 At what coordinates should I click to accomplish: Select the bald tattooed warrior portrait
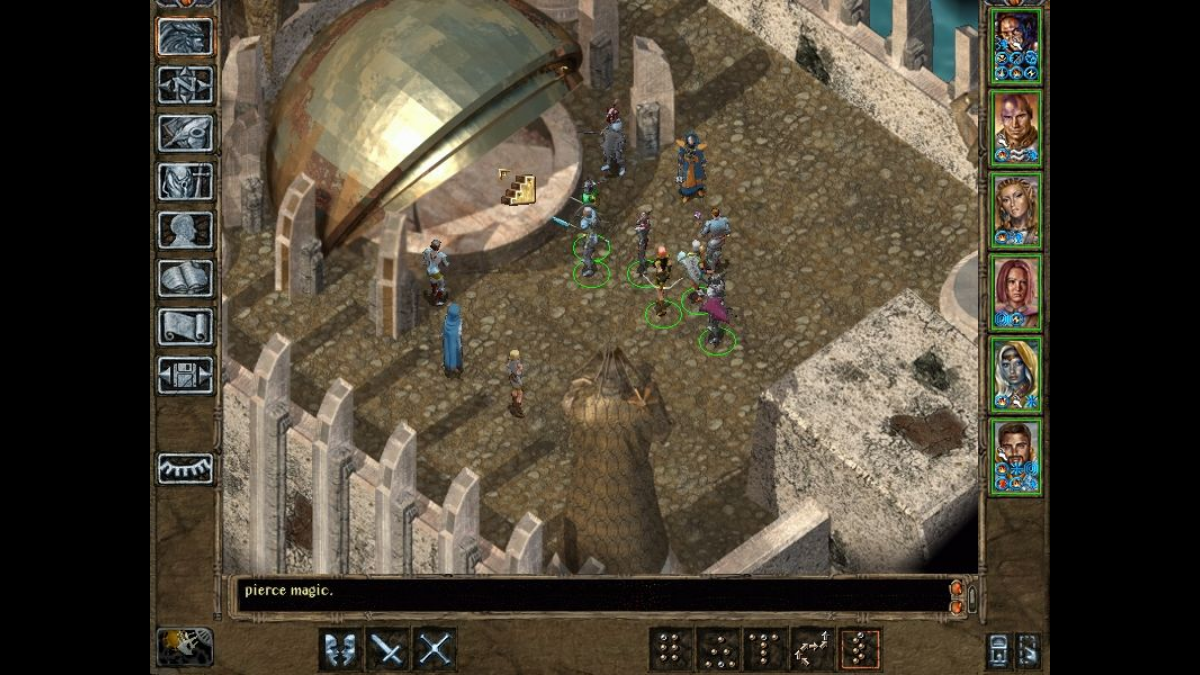point(1015,128)
